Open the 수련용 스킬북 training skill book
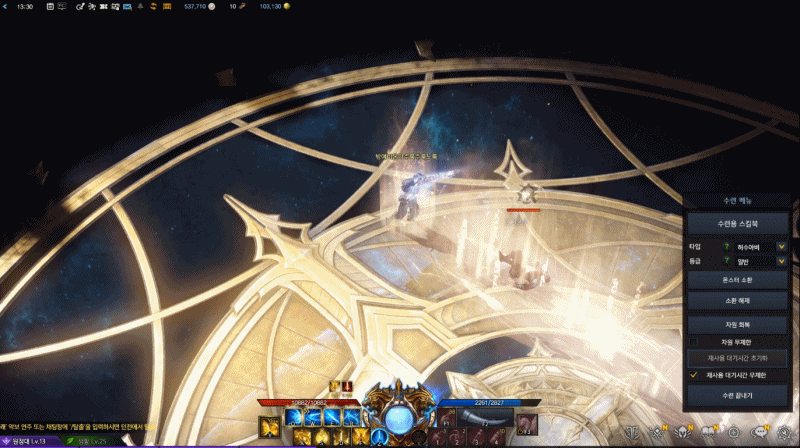The image size is (800, 448). coord(738,222)
